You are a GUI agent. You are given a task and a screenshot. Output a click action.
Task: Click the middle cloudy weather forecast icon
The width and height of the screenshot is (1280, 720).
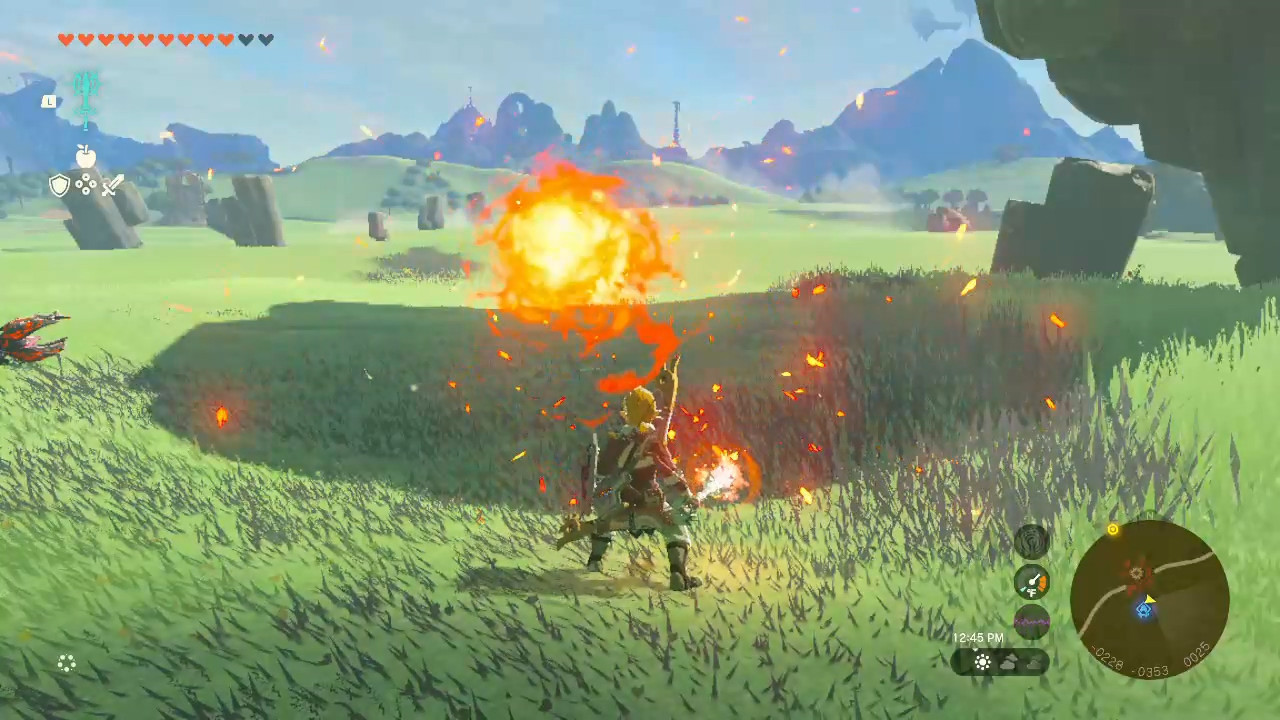(x=1010, y=661)
